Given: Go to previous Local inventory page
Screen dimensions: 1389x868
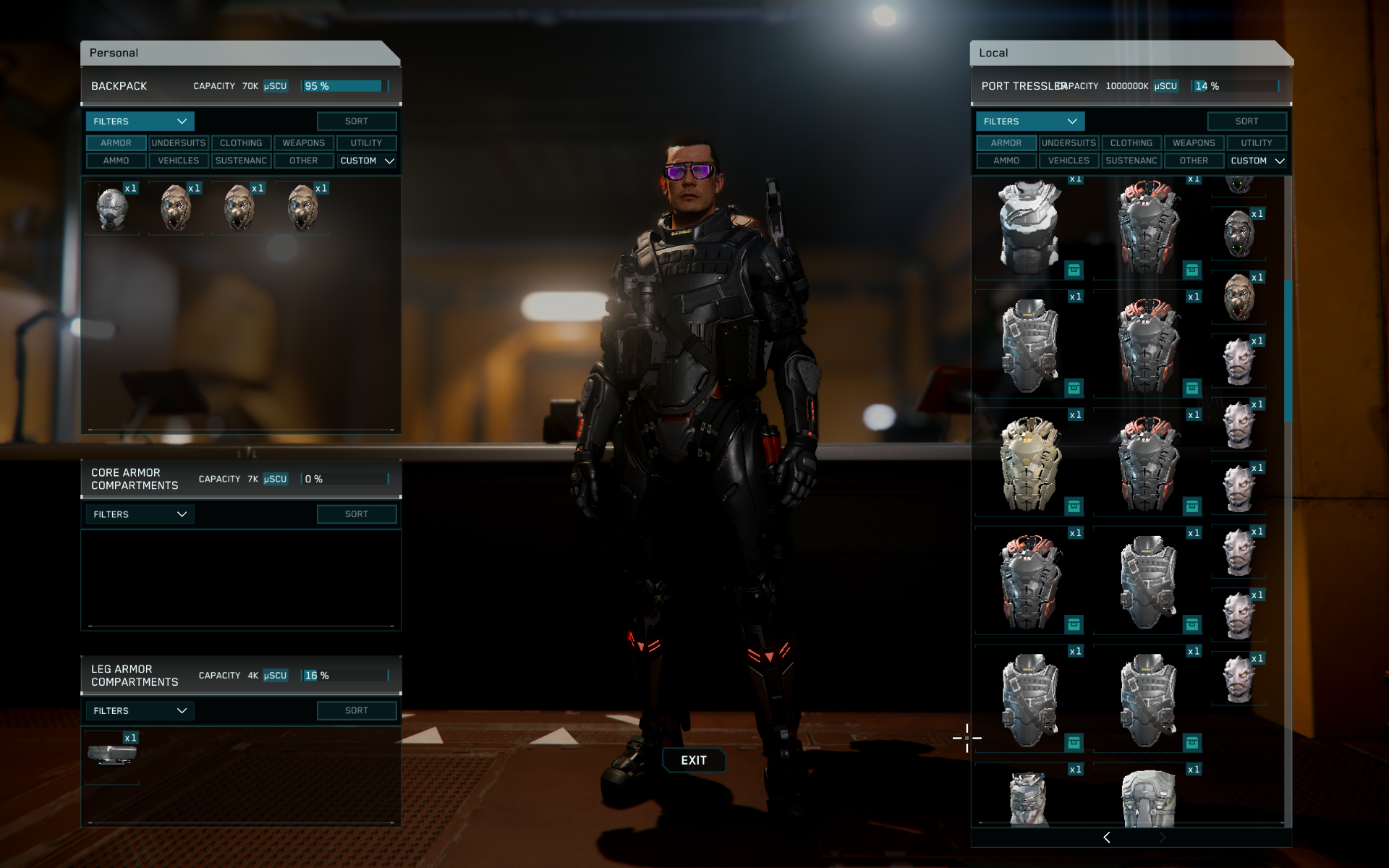Looking at the screenshot, I should point(1106,837).
